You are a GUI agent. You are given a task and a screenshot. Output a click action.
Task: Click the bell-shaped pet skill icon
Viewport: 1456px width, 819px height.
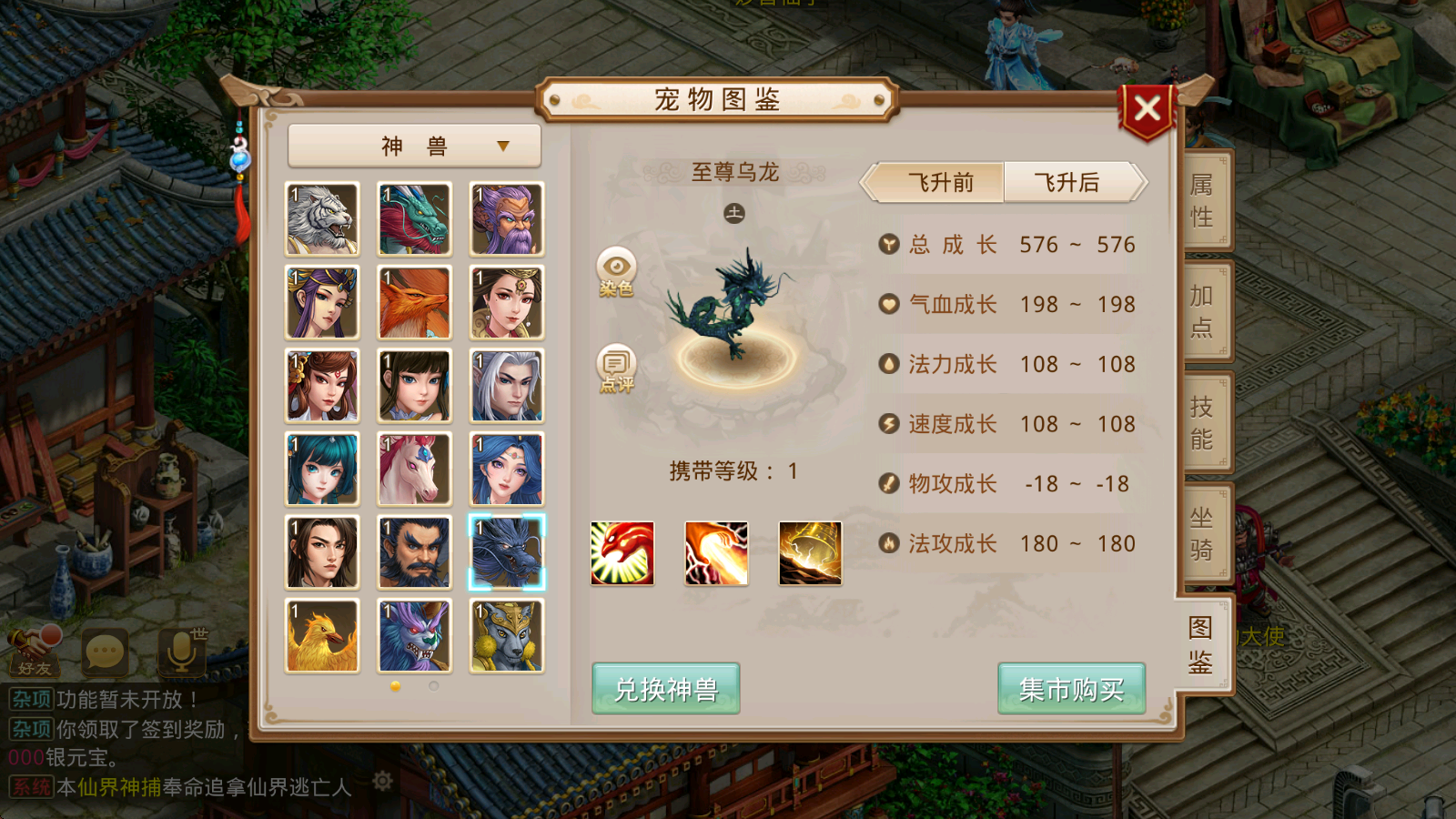tap(810, 552)
